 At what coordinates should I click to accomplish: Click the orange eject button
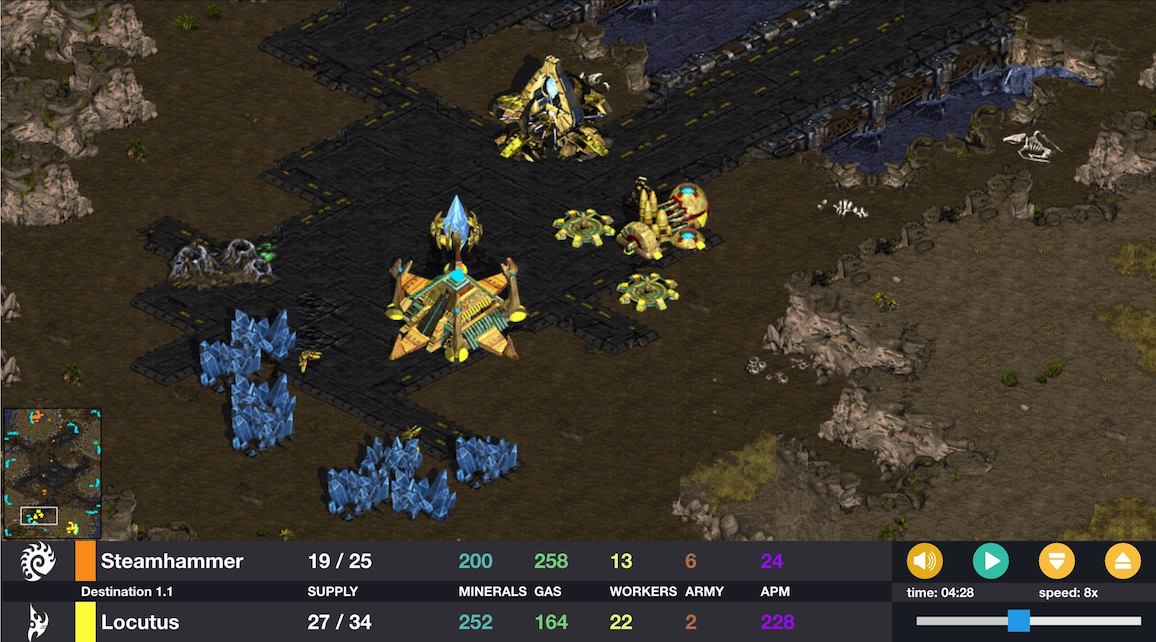(x=1123, y=561)
